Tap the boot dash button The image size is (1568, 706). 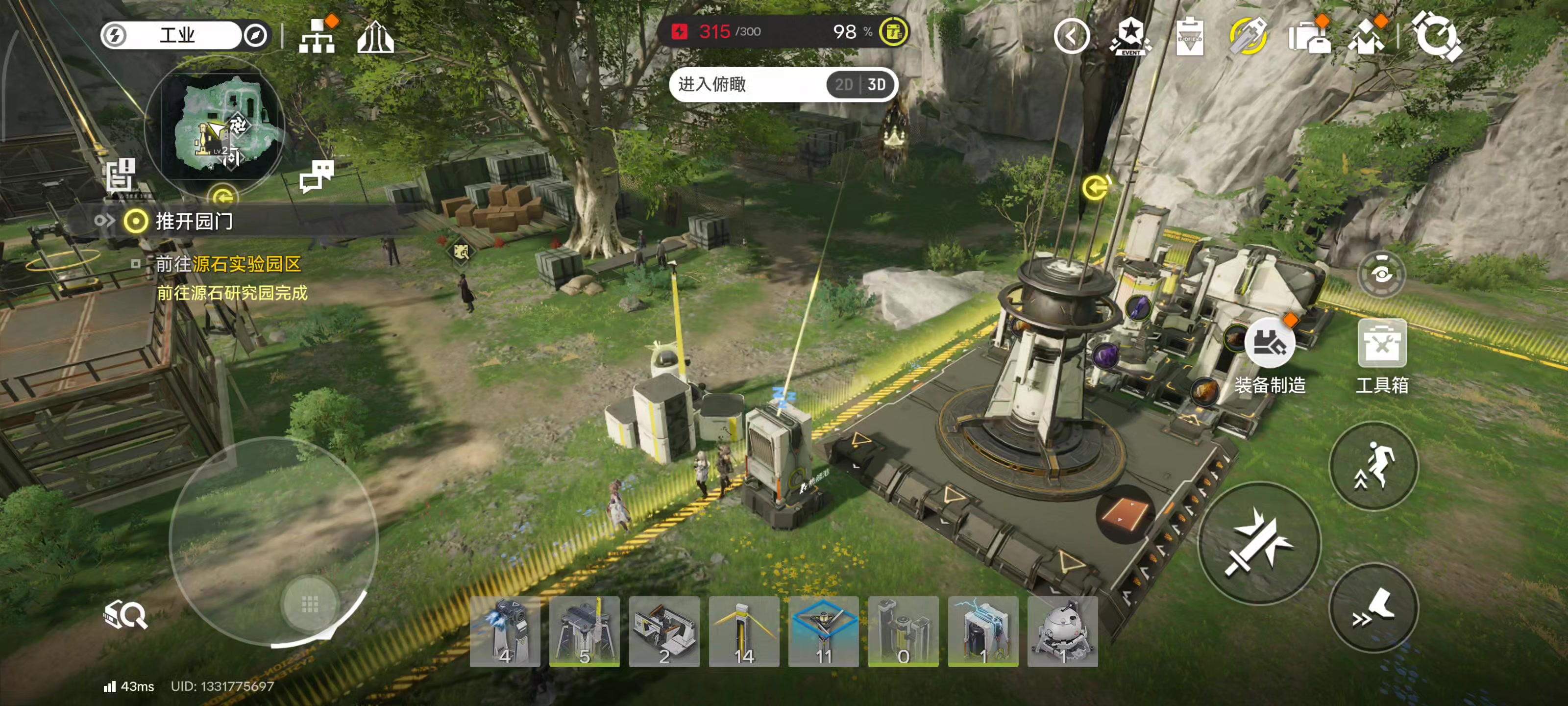click(1373, 608)
